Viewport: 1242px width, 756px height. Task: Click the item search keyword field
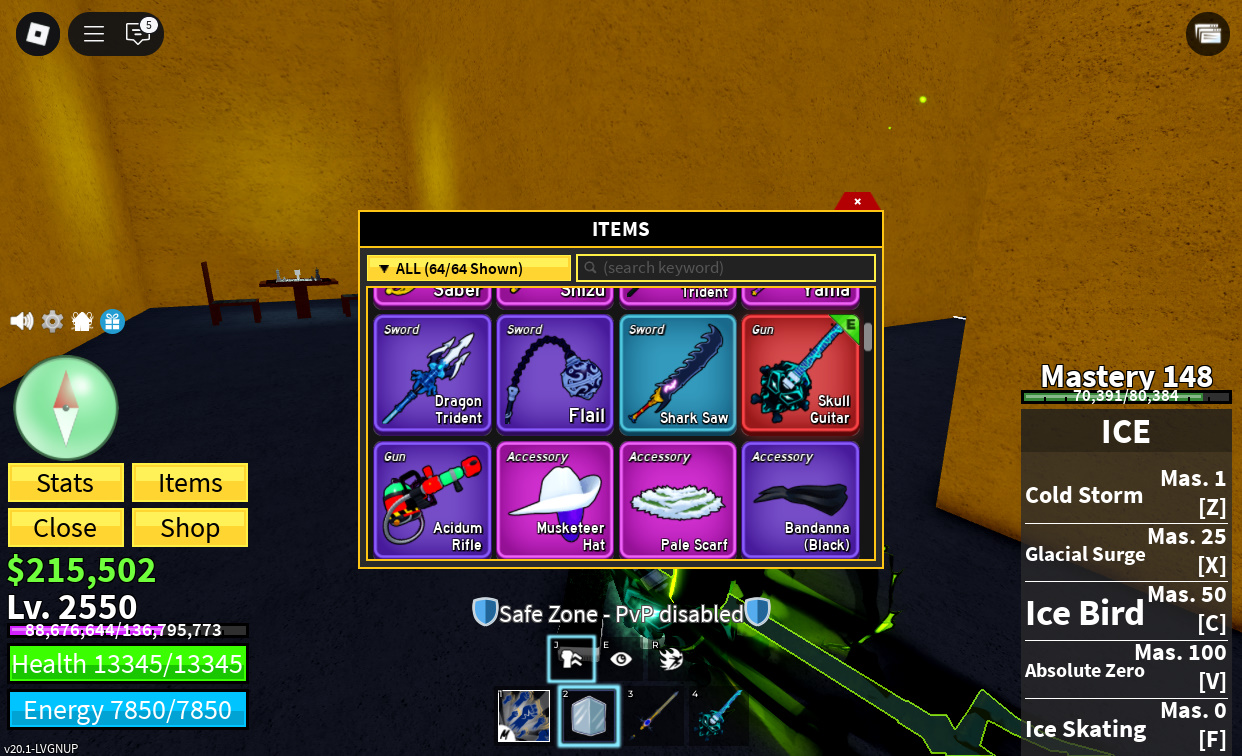[726, 268]
